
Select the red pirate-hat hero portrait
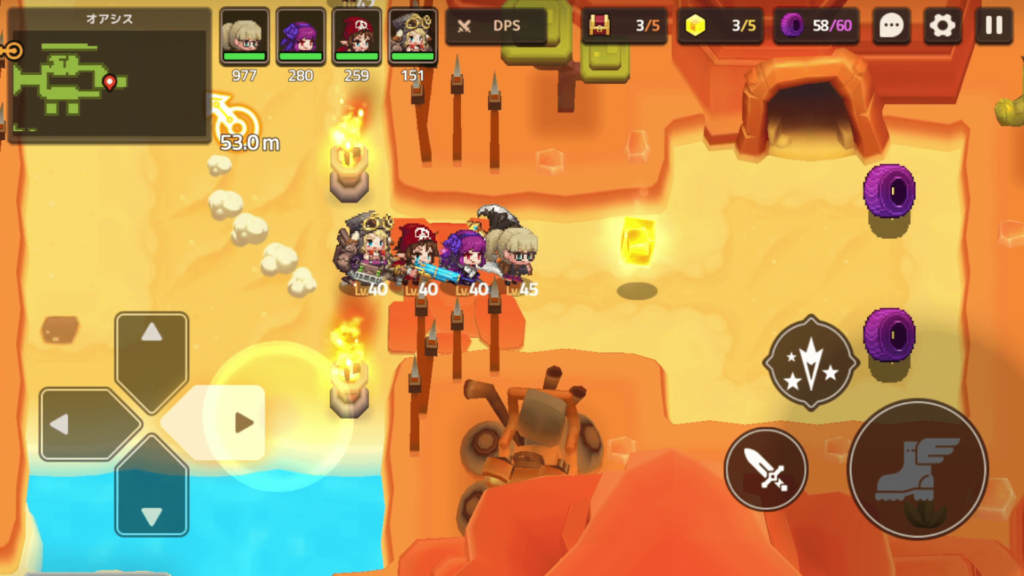click(x=356, y=37)
